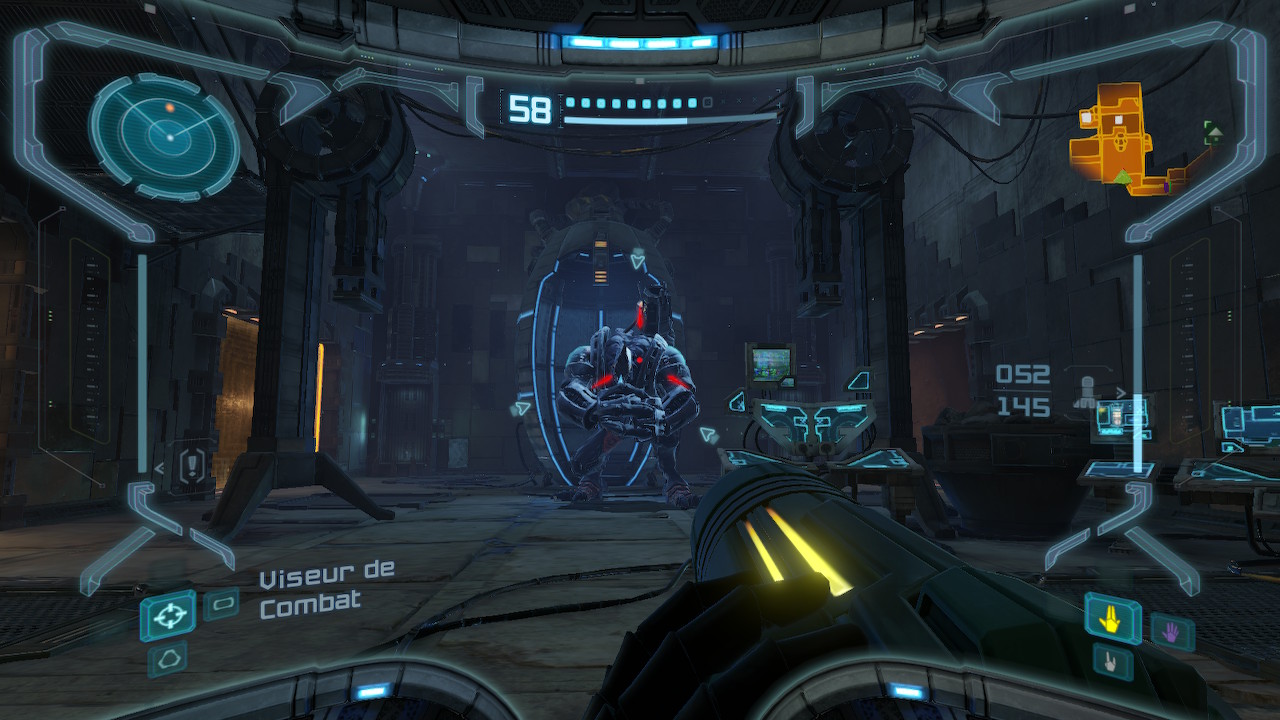This screenshot has height=720, width=1280.
Task: Select the missile icon beside the ammo count
Action: coord(1084,391)
